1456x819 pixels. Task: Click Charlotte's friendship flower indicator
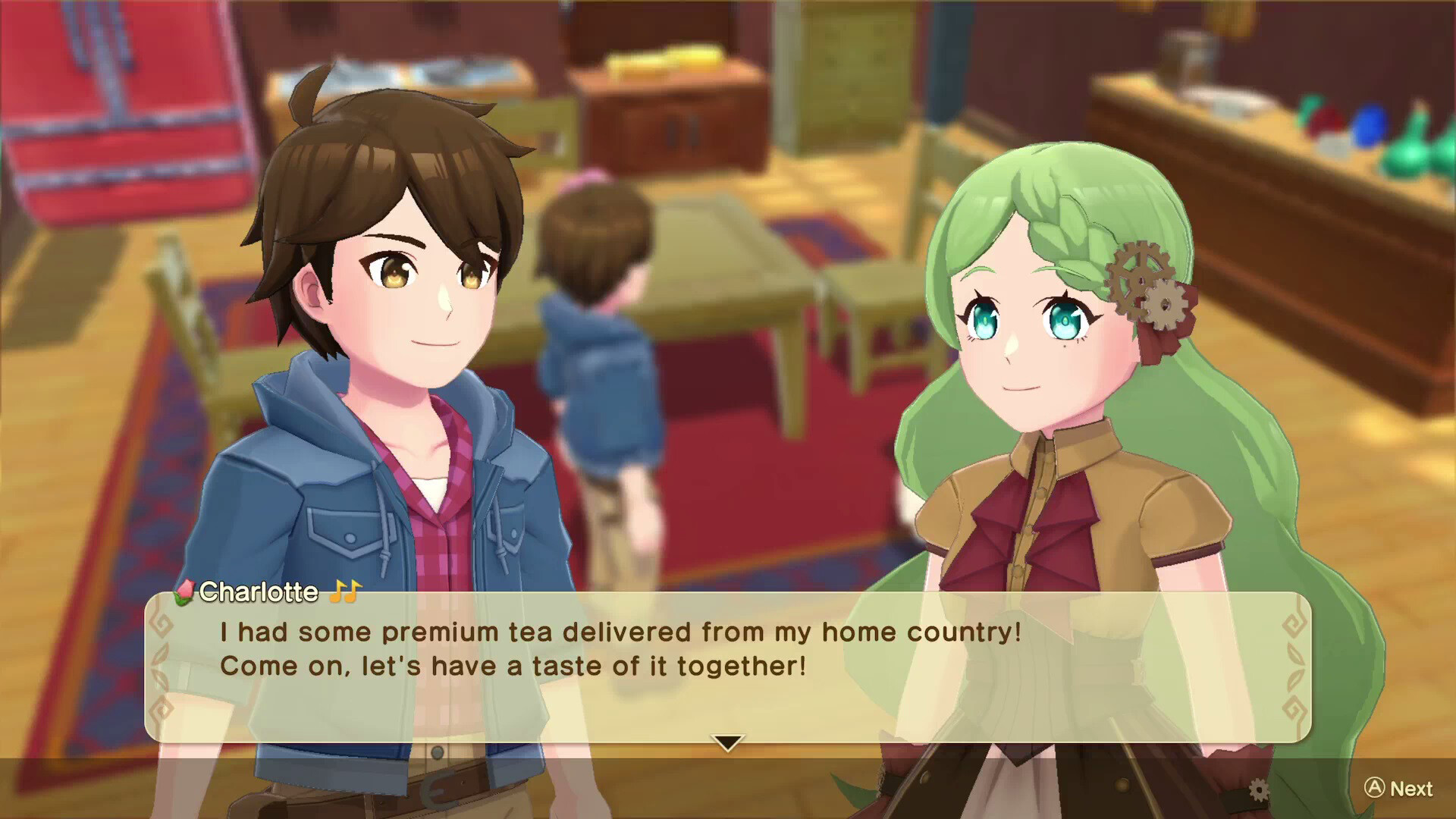pos(186,592)
